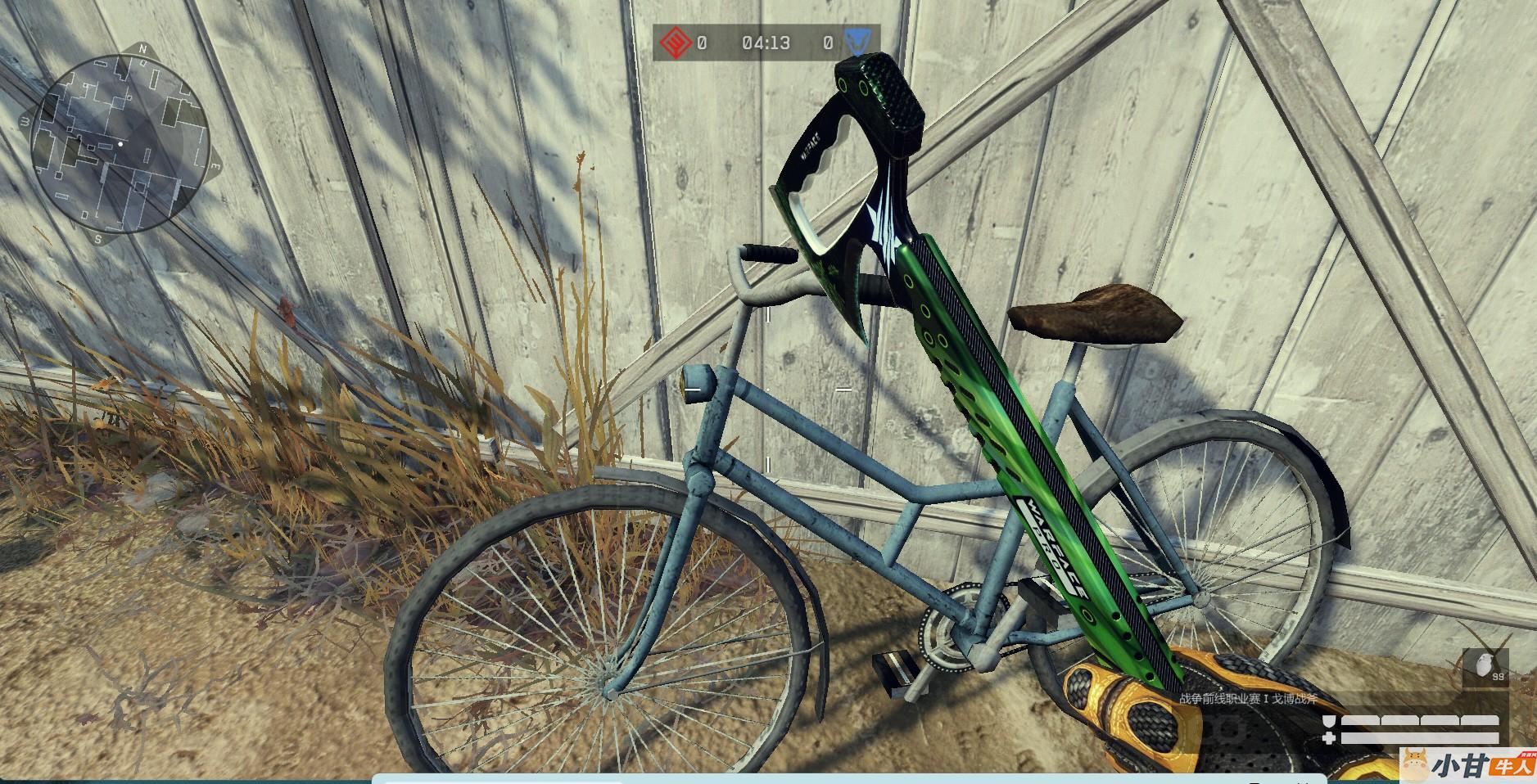Click the blue team emblem
1537x784 pixels.
coord(857,43)
